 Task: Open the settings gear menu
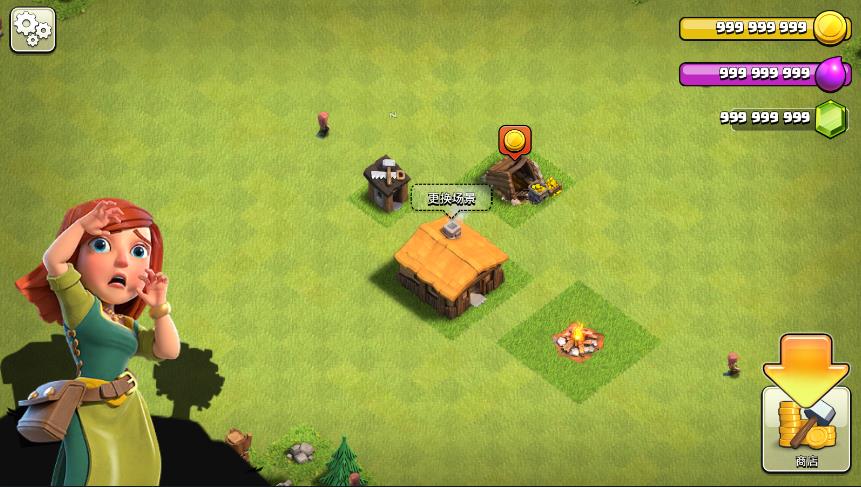33,30
